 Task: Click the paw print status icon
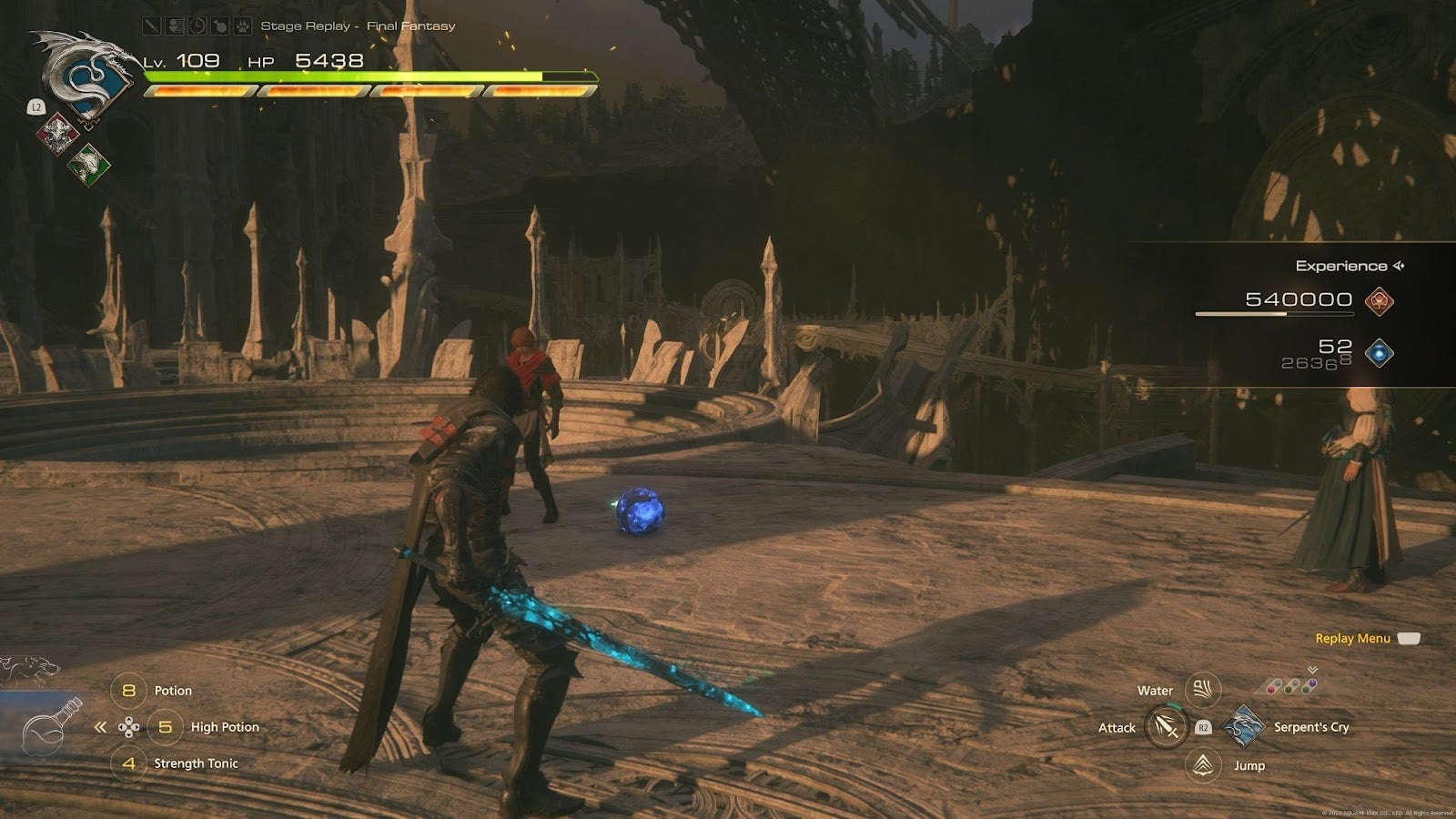pos(242,25)
